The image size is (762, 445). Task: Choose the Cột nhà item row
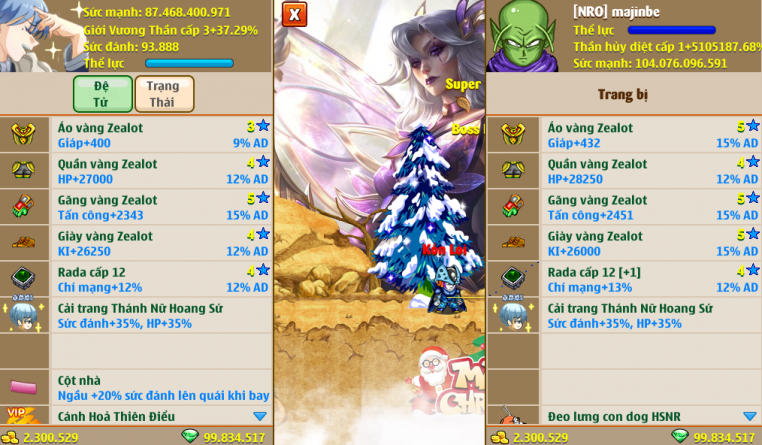[x=160, y=387]
